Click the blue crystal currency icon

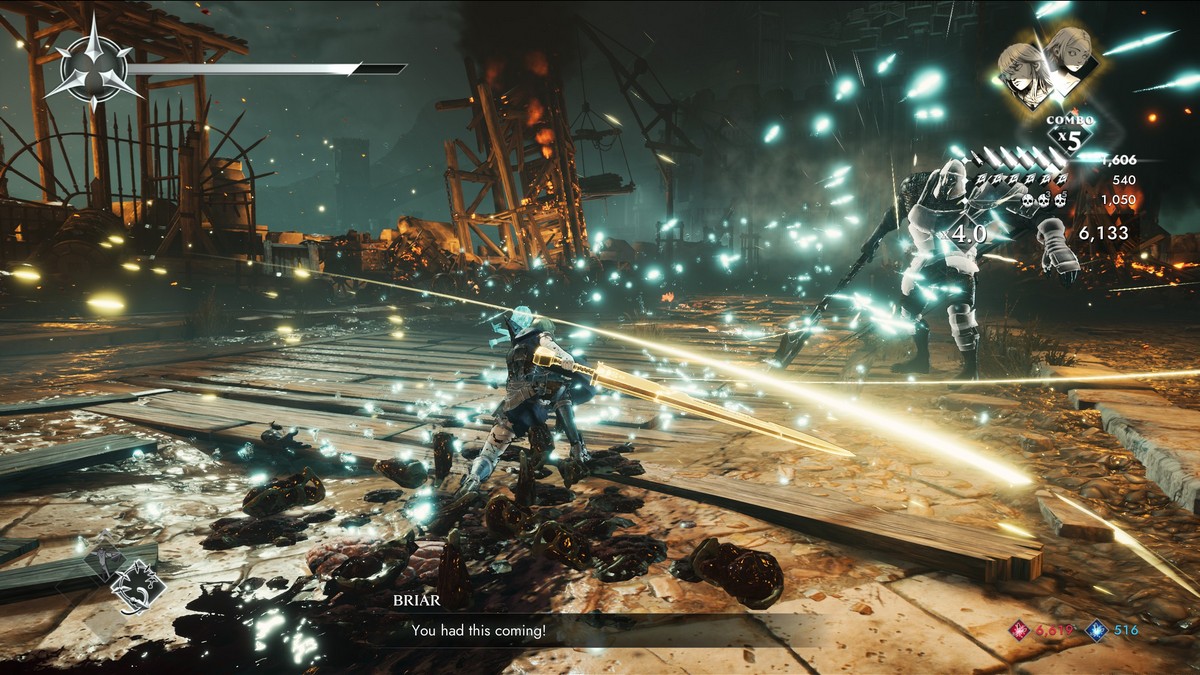point(1096,629)
